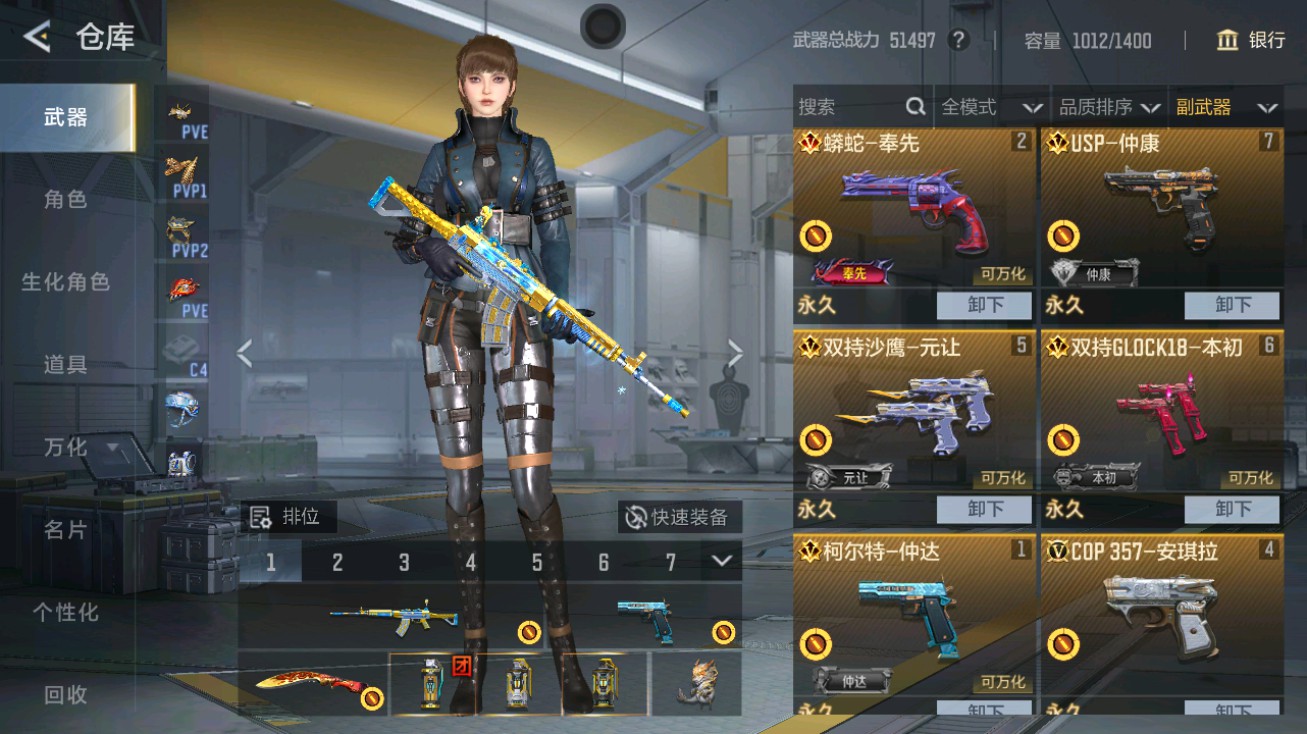Image resolution: width=1307 pixels, height=734 pixels.
Task: Tap the search magnifier icon
Action: click(x=916, y=106)
